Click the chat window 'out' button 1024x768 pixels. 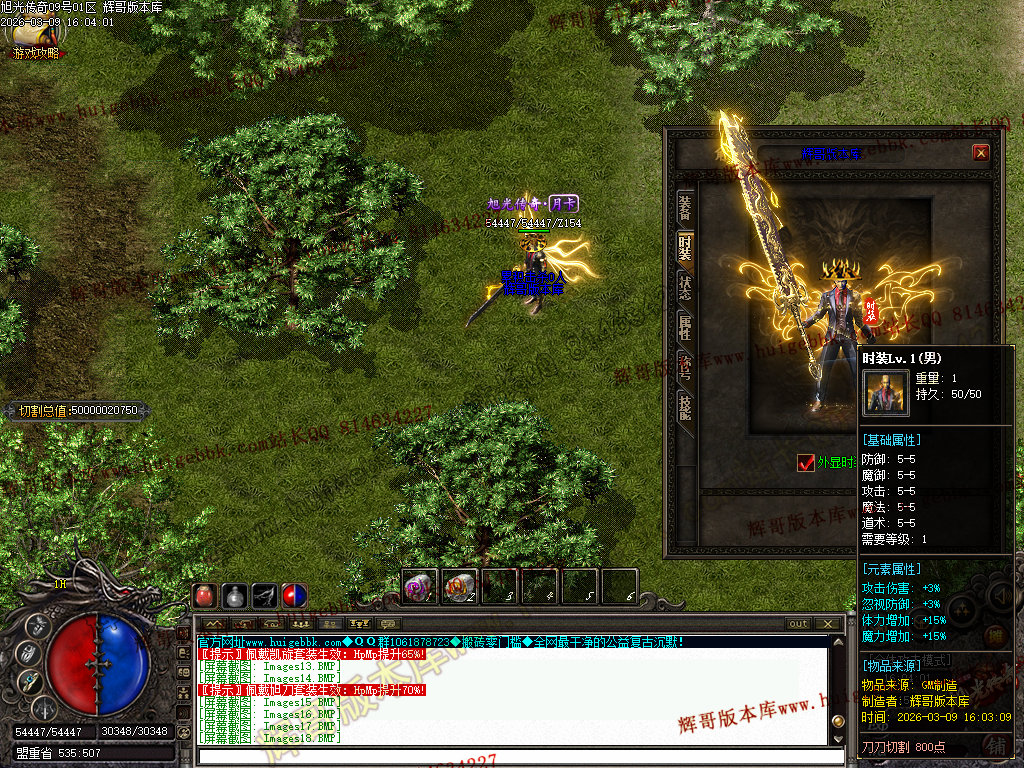(798, 624)
